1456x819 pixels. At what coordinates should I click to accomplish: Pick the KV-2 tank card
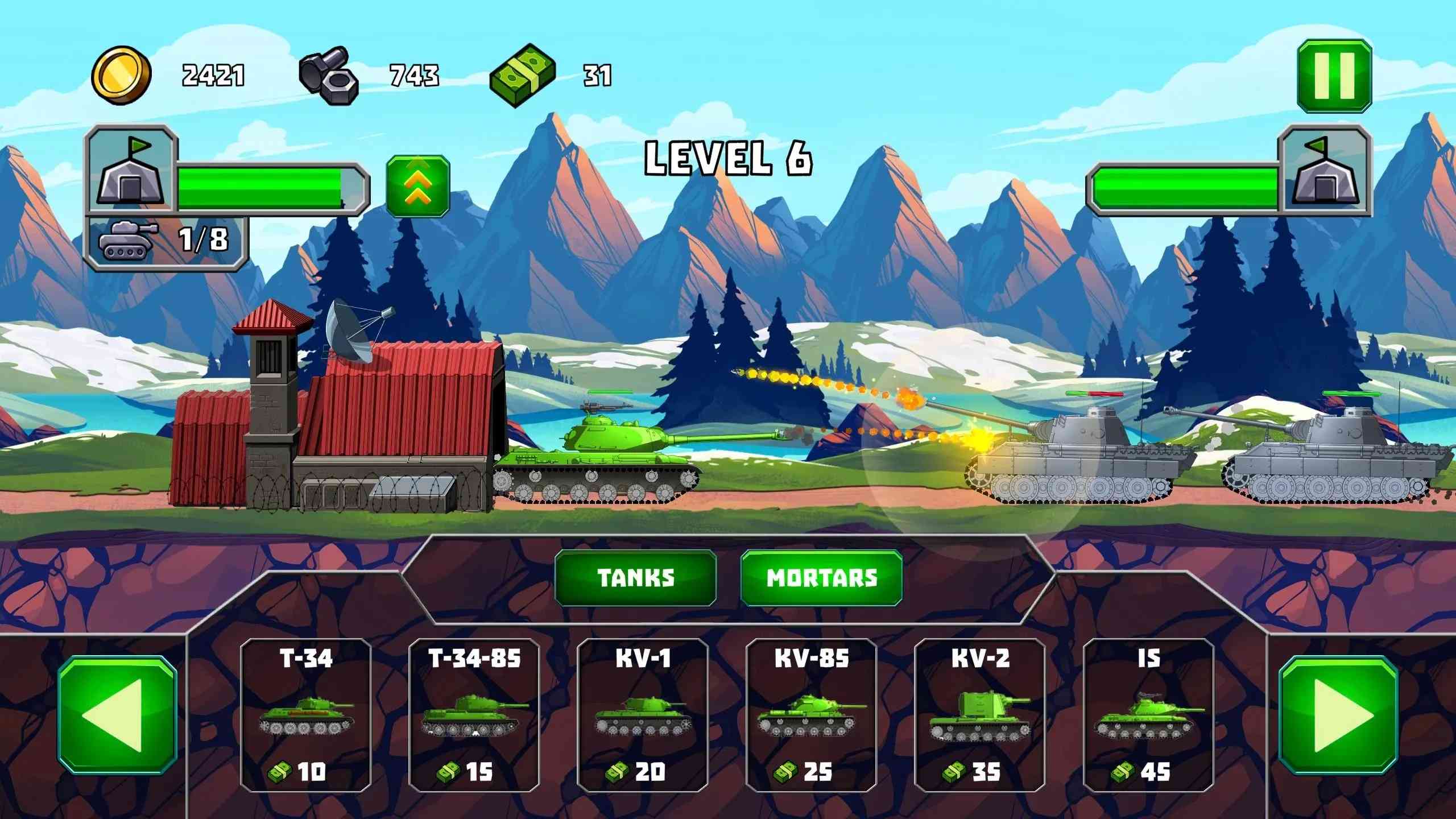pos(979,715)
